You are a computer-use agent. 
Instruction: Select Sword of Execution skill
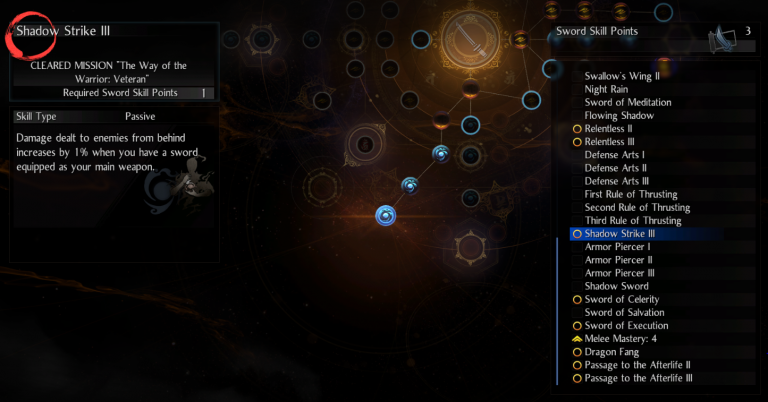627,326
